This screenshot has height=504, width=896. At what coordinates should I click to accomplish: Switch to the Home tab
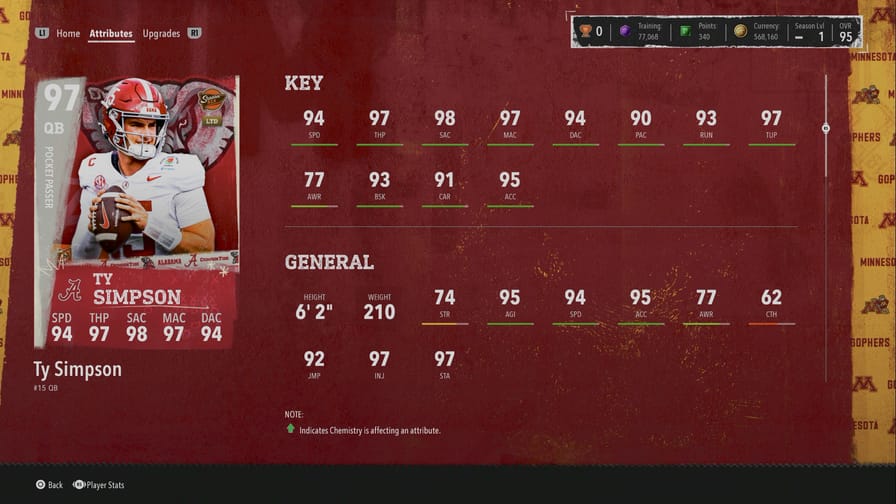point(68,33)
